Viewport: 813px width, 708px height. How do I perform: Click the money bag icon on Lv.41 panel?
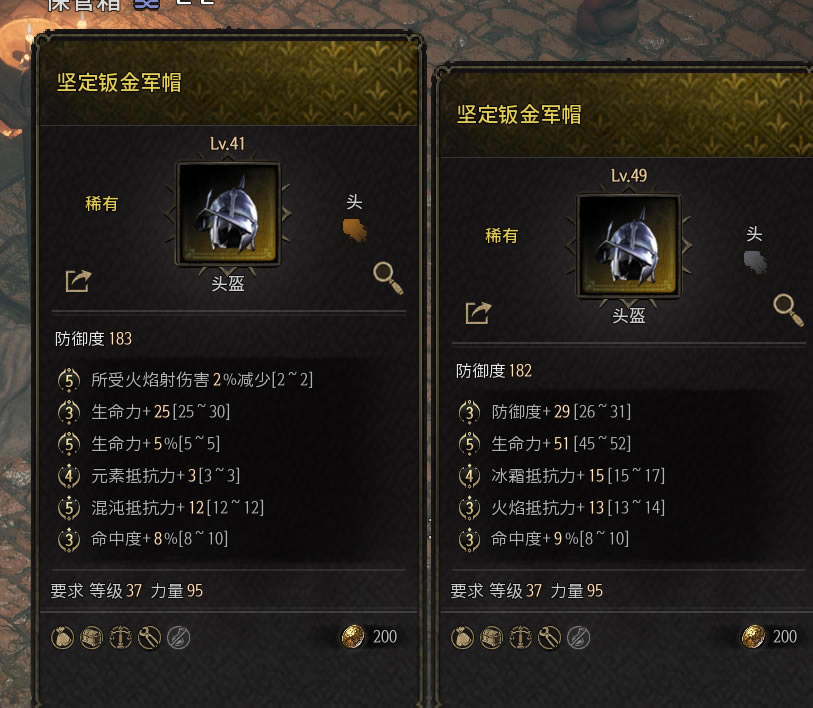point(64,637)
